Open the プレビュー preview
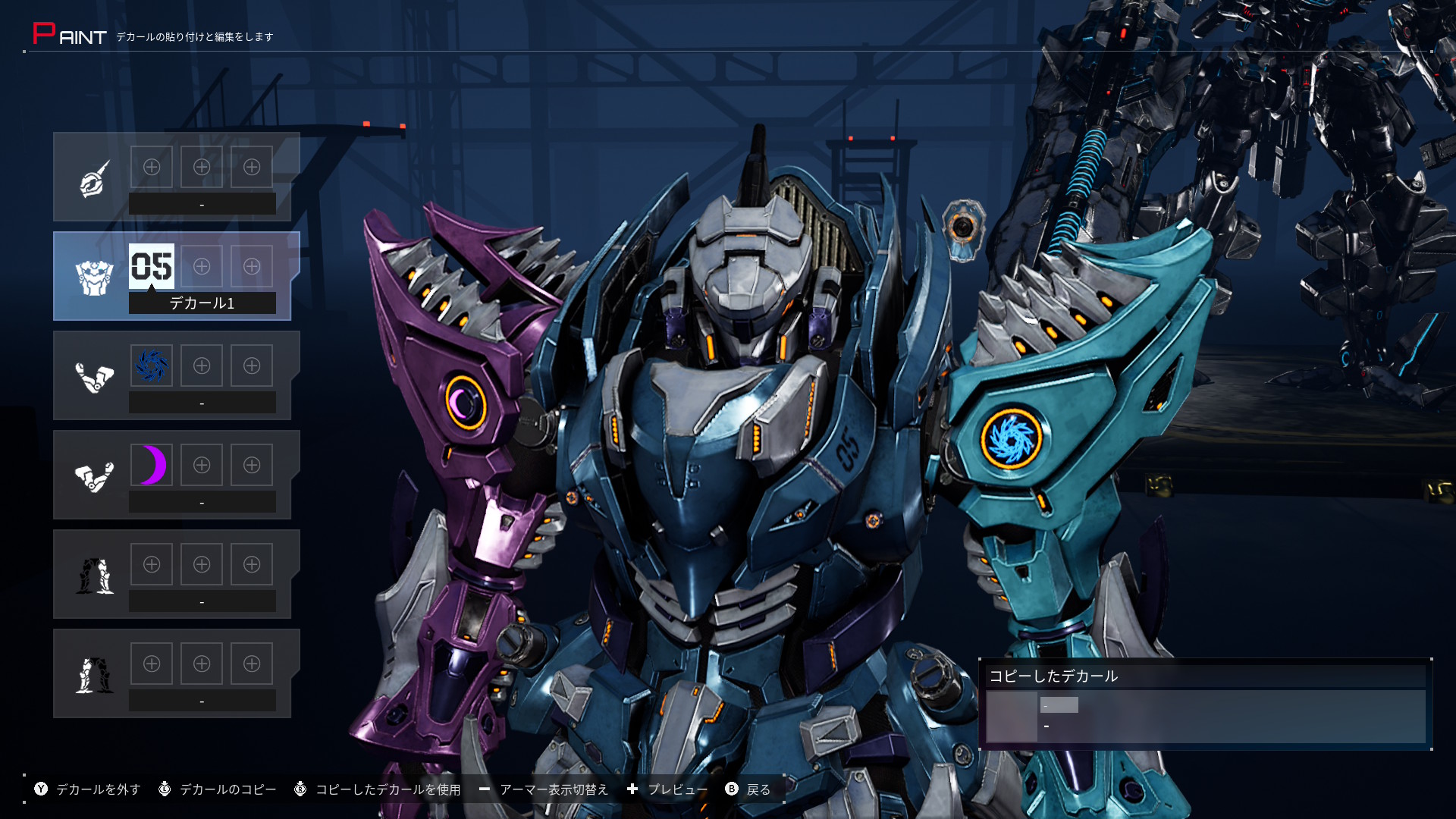 pyautogui.click(x=667, y=789)
